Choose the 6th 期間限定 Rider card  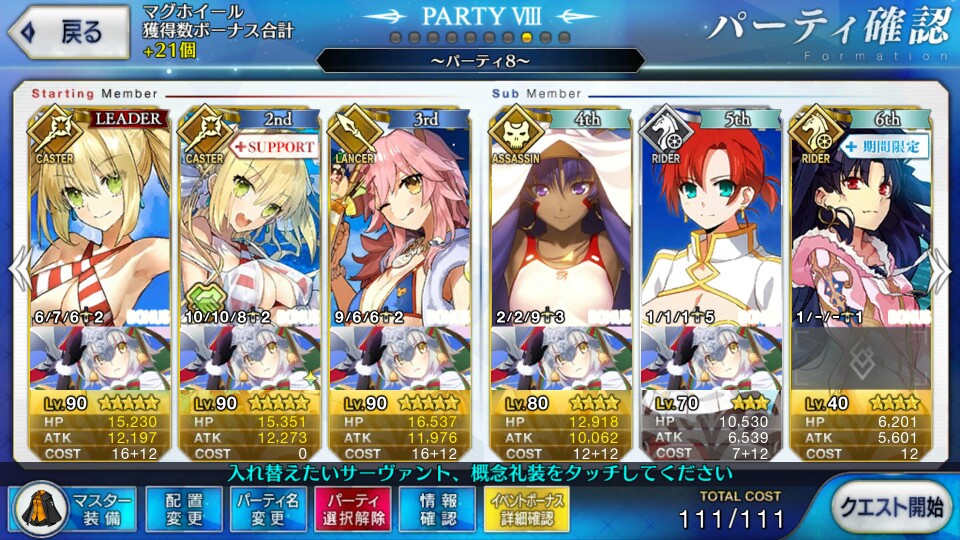[x=862, y=220]
